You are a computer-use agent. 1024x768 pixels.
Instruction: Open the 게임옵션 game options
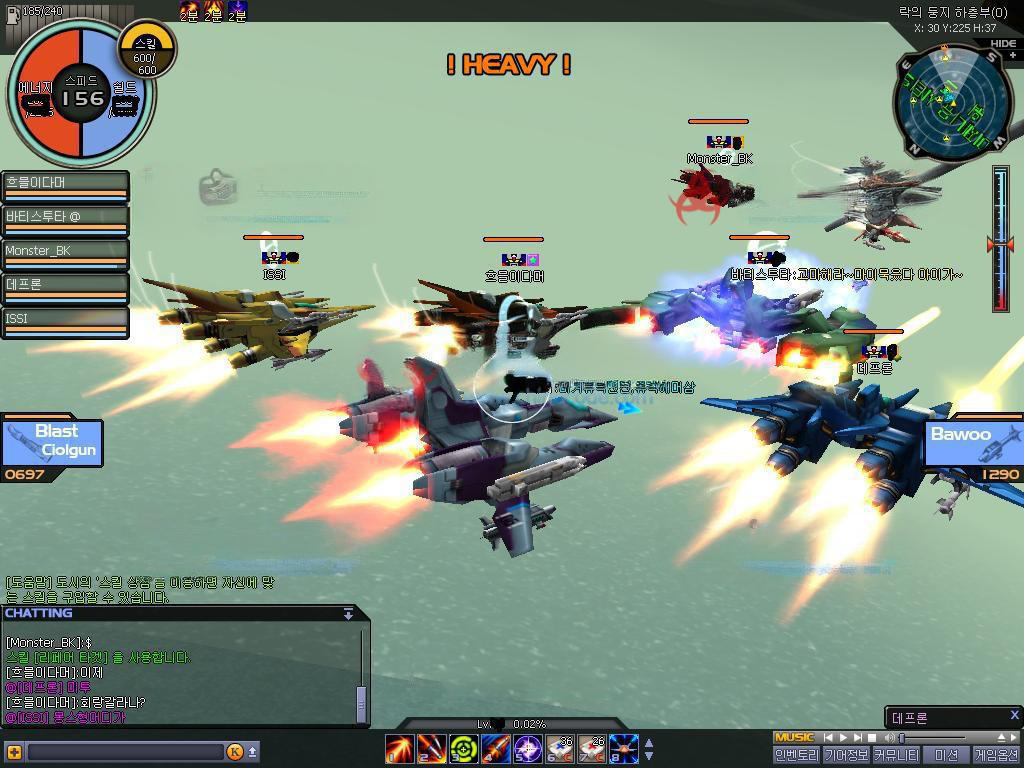996,755
